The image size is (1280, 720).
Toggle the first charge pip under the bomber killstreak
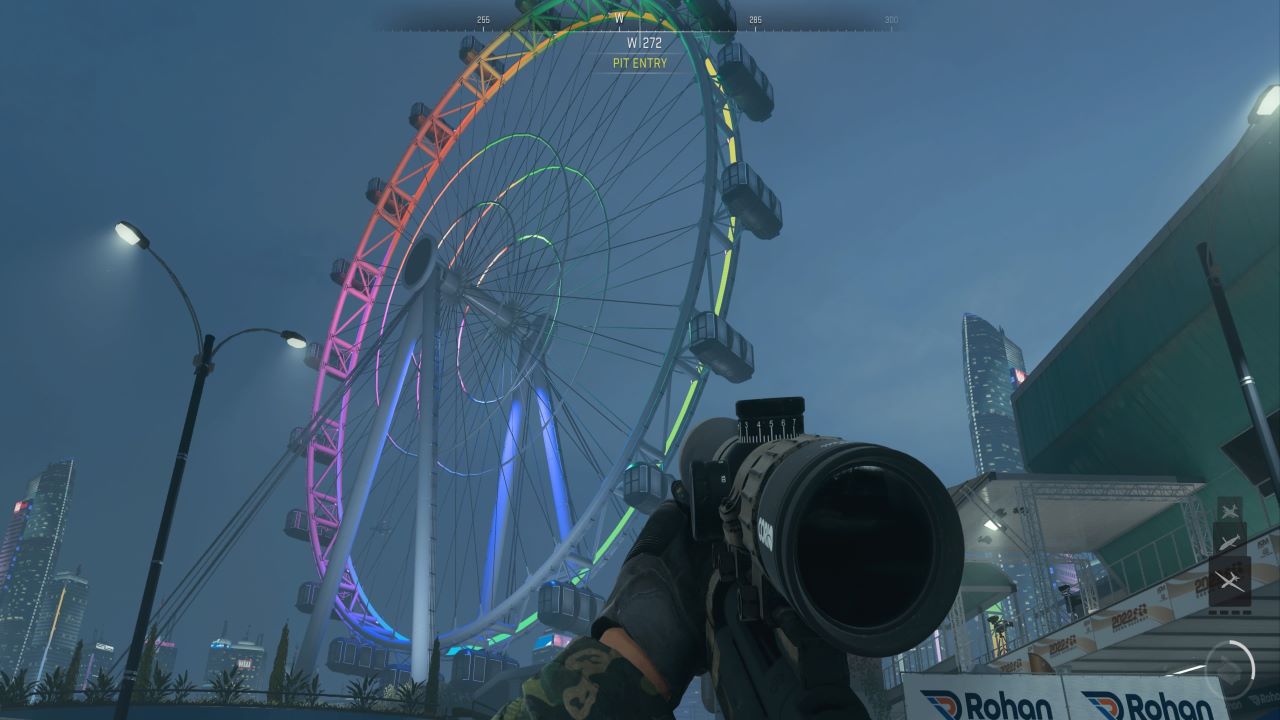click(x=1213, y=611)
